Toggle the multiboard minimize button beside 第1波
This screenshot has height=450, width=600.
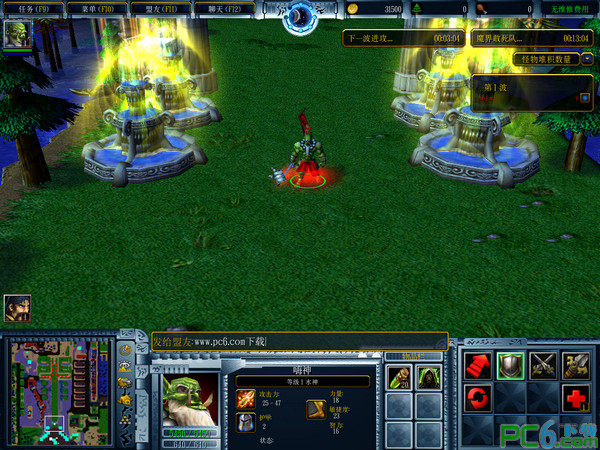click(585, 97)
